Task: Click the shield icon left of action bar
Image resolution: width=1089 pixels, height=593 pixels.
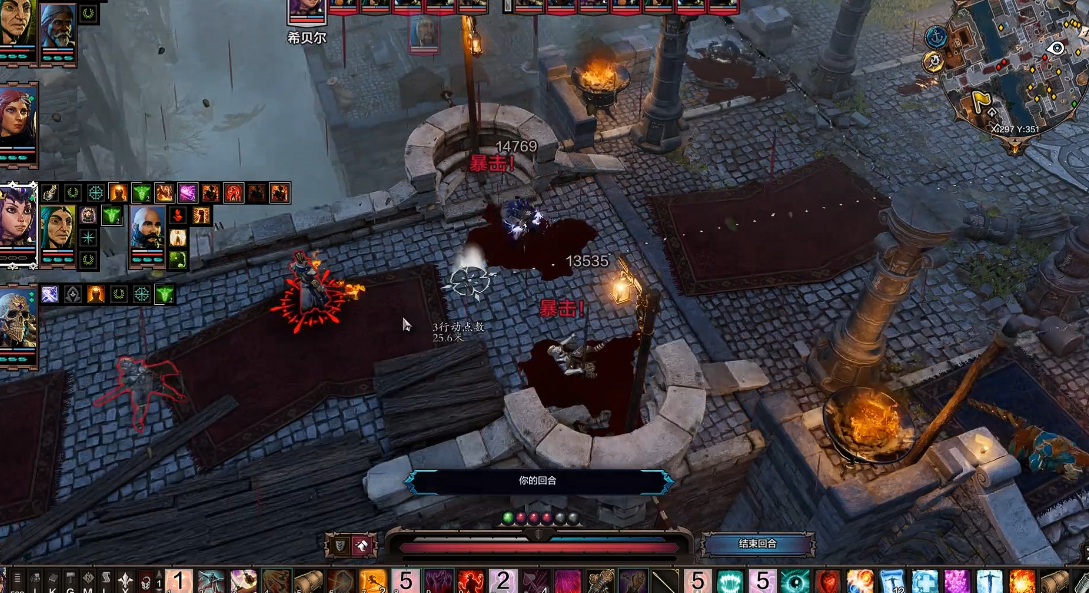Action: click(338, 545)
